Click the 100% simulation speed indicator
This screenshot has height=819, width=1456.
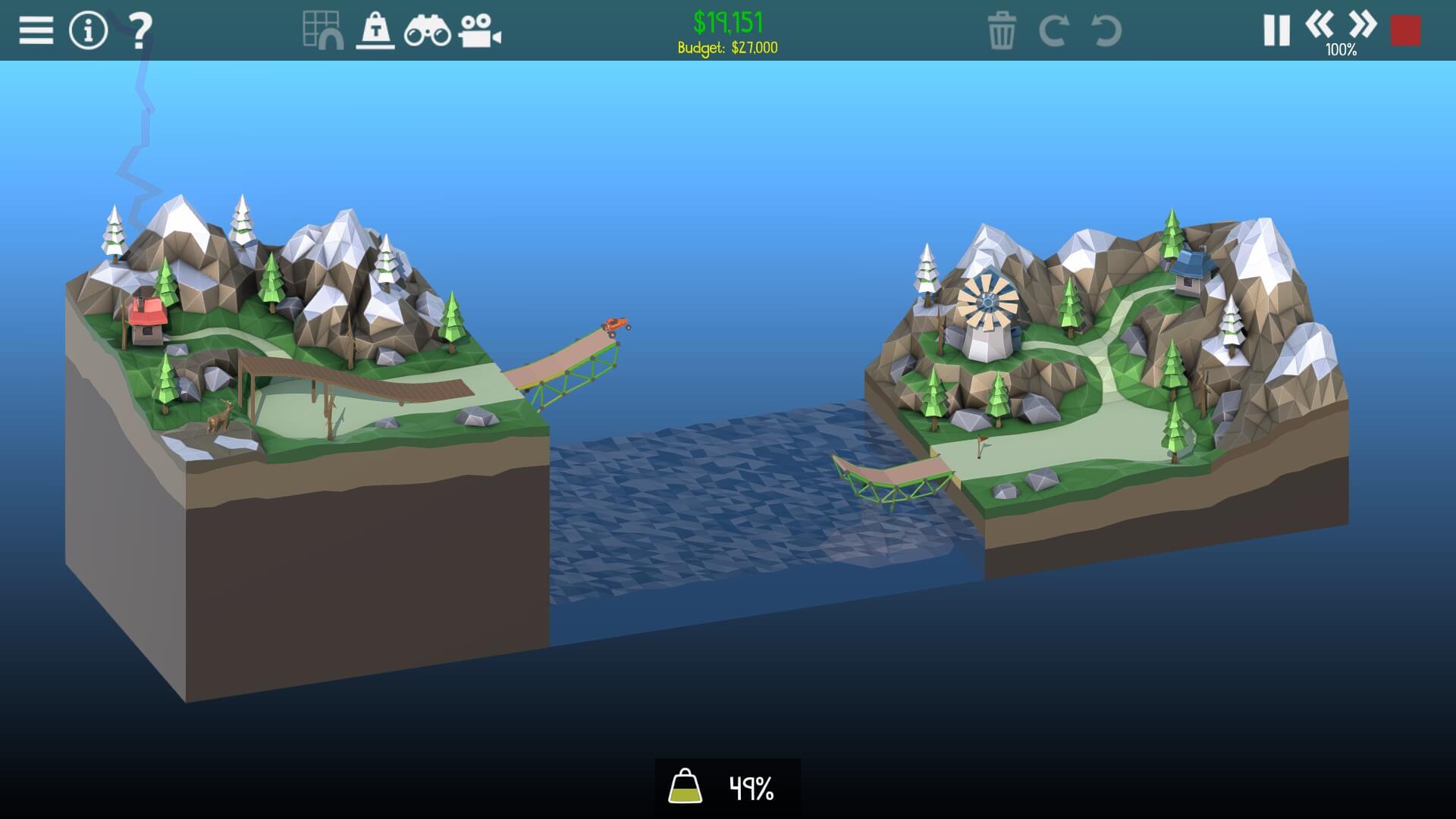(1341, 52)
